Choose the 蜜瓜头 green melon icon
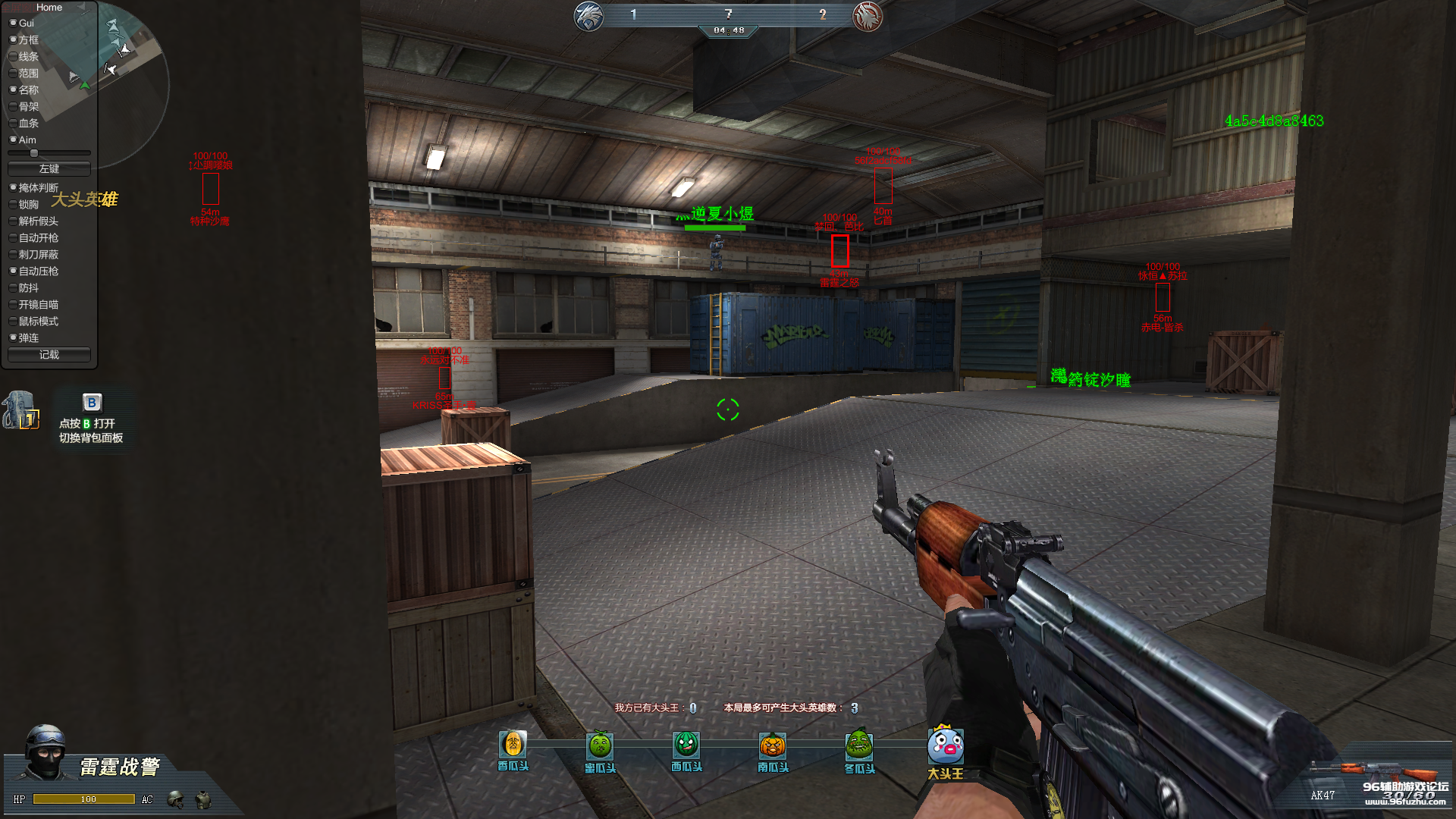Screen dimensions: 1456x819 tap(600, 746)
